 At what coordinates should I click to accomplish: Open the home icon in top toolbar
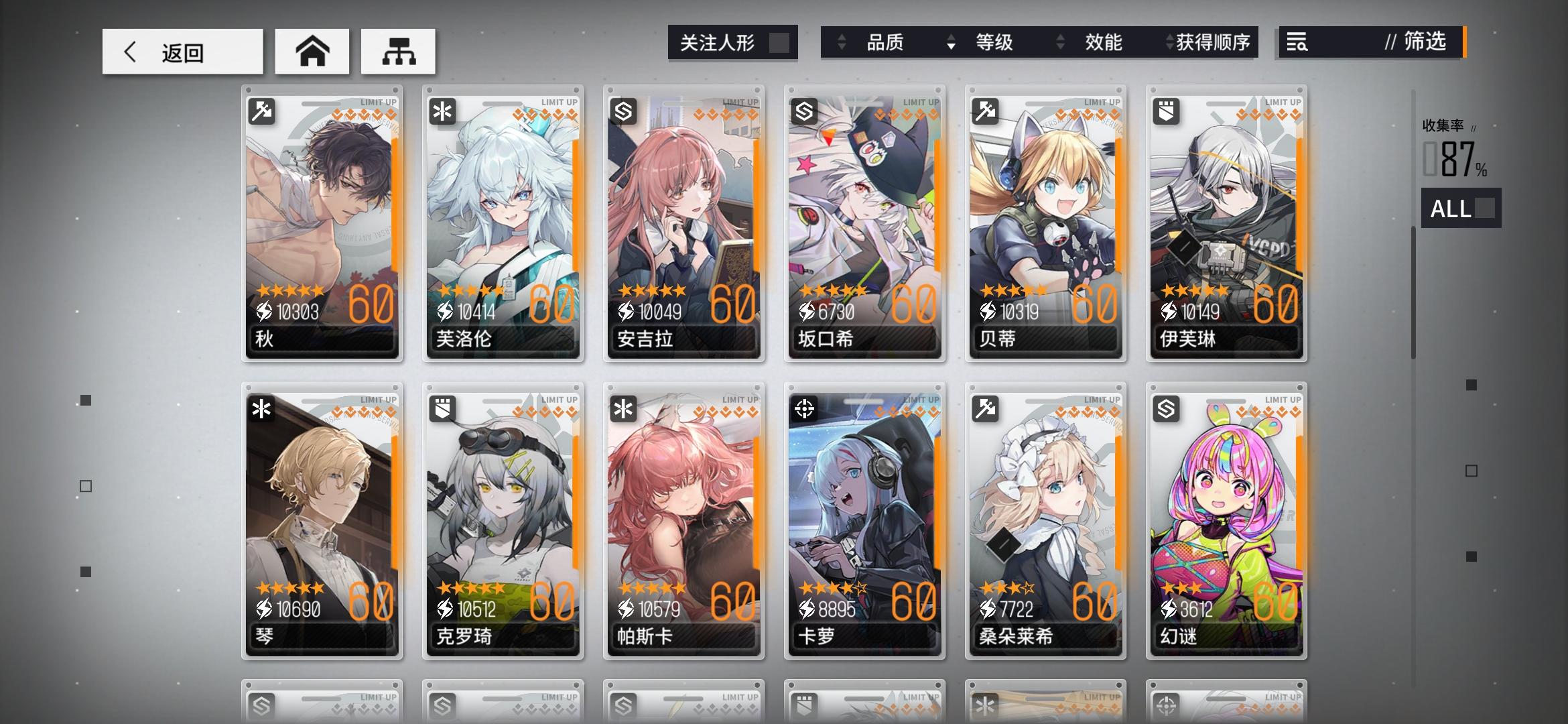coord(312,51)
